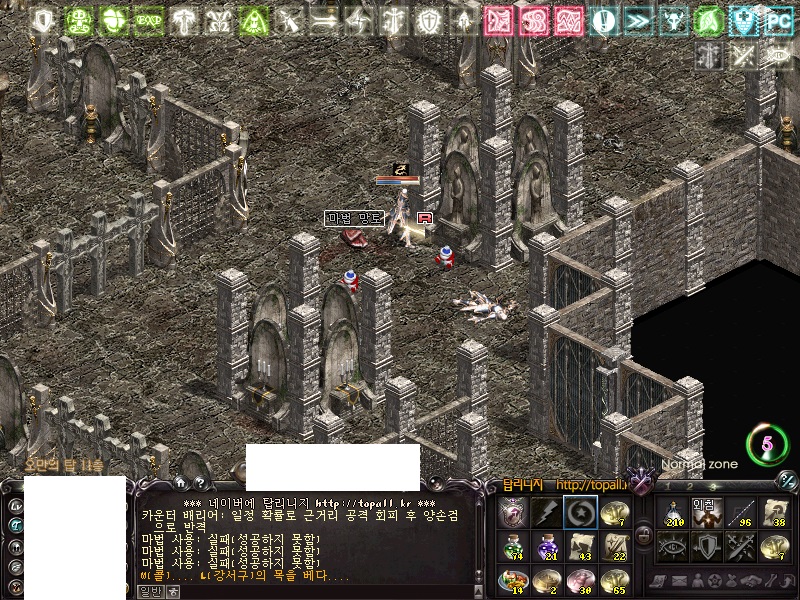
Task: Click the PC status icon
Action: pos(777,21)
